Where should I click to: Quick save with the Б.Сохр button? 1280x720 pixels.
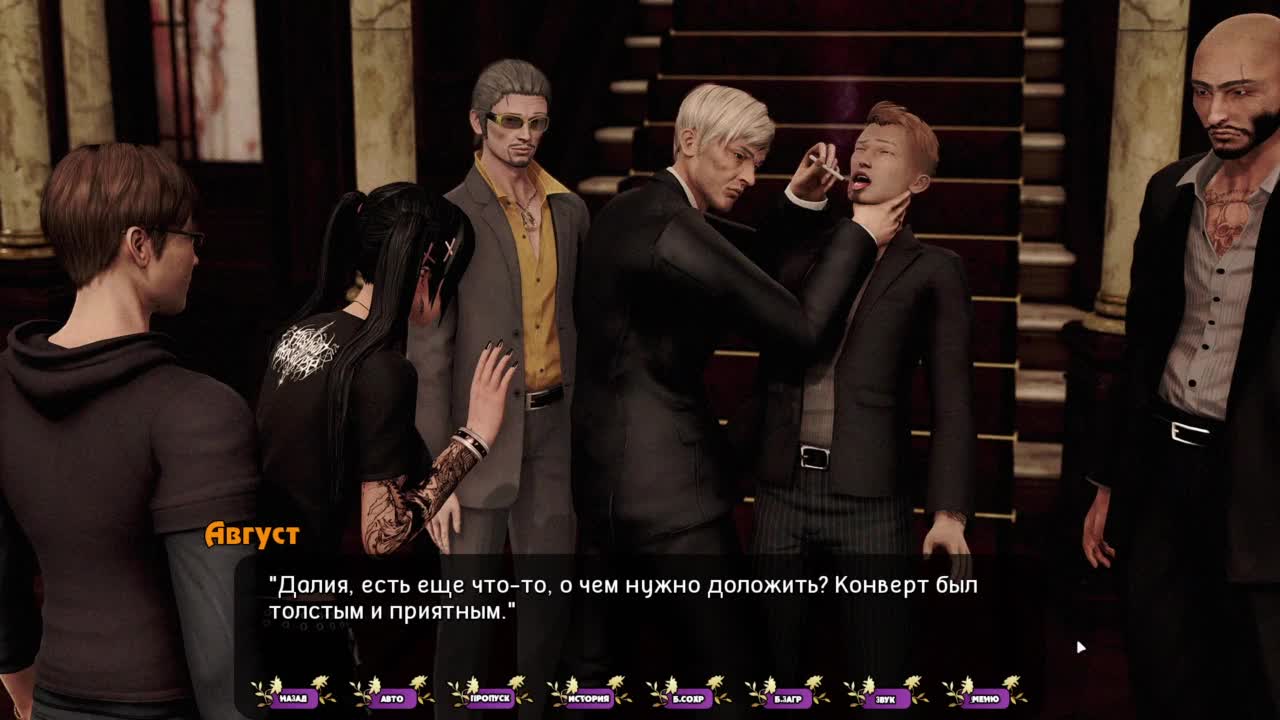pos(688,698)
